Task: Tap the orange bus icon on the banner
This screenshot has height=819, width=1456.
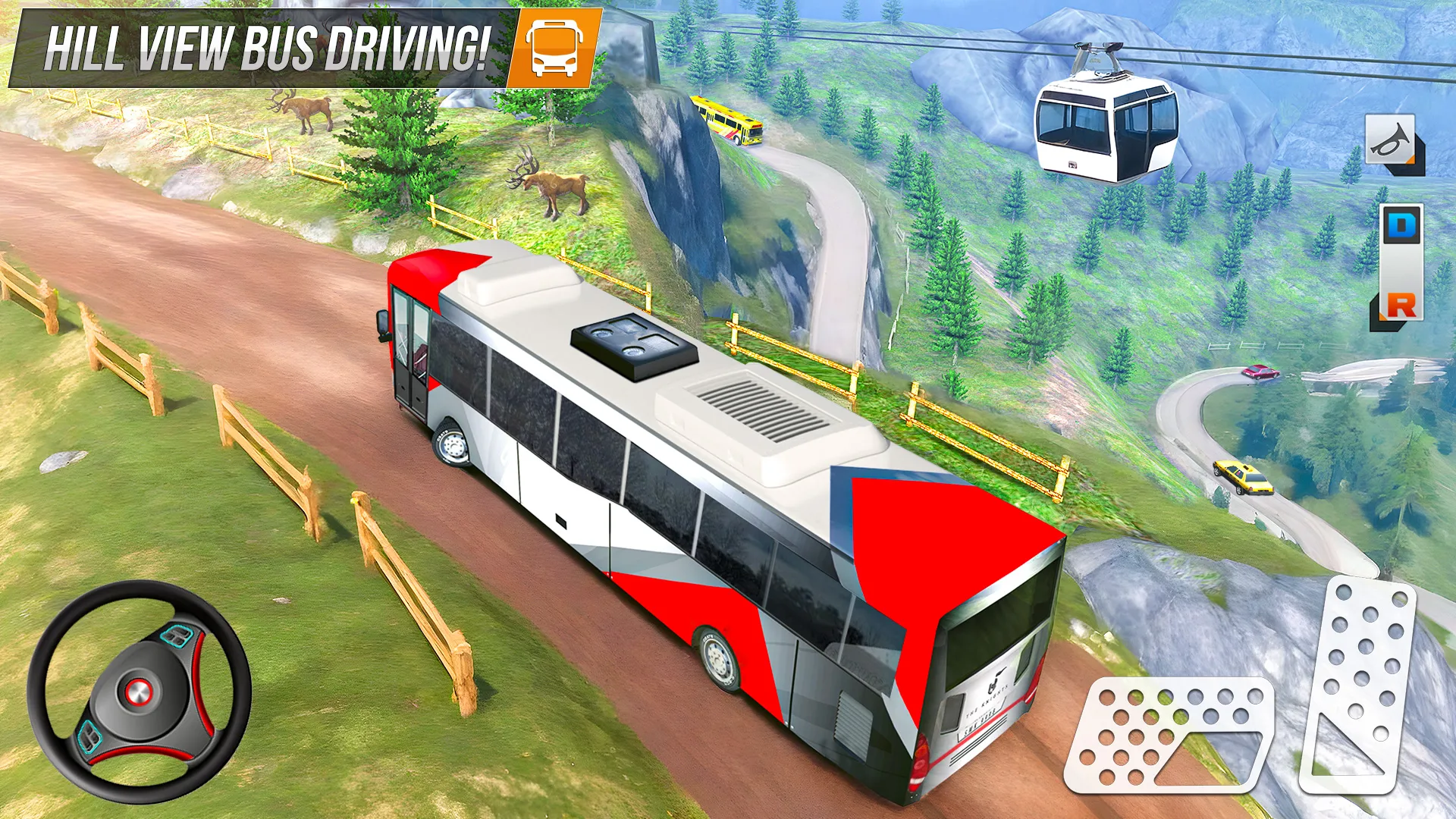Action: (555, 47)
